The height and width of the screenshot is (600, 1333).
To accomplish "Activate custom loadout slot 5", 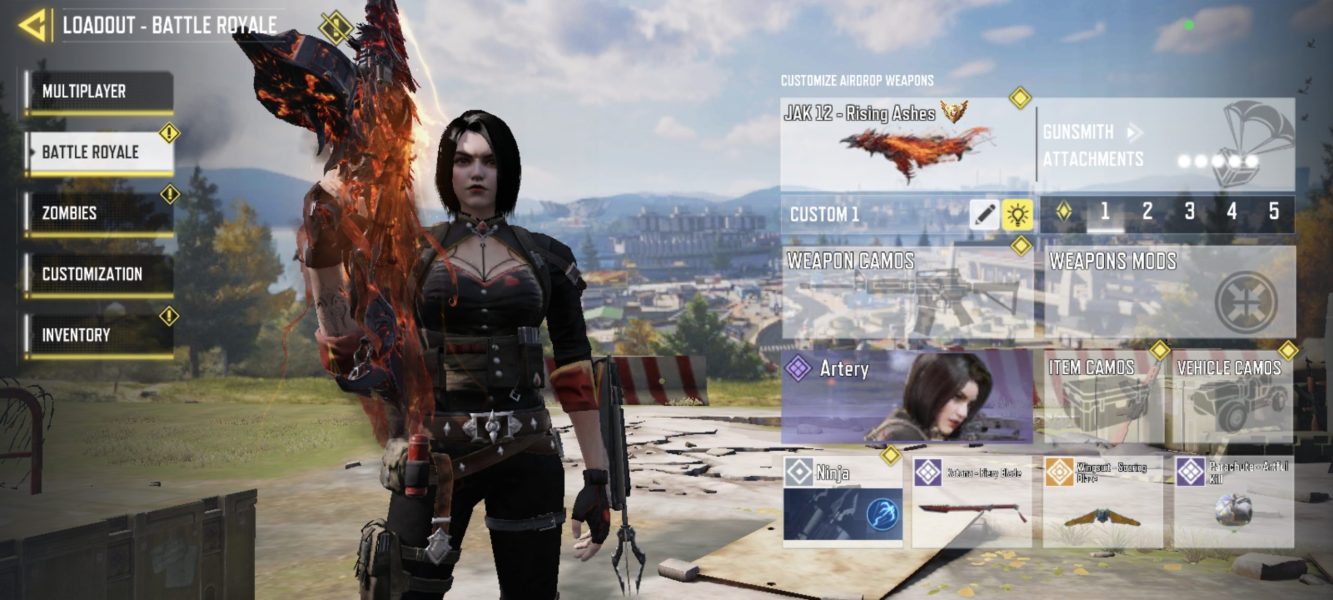I will [x=1273, y=212].
